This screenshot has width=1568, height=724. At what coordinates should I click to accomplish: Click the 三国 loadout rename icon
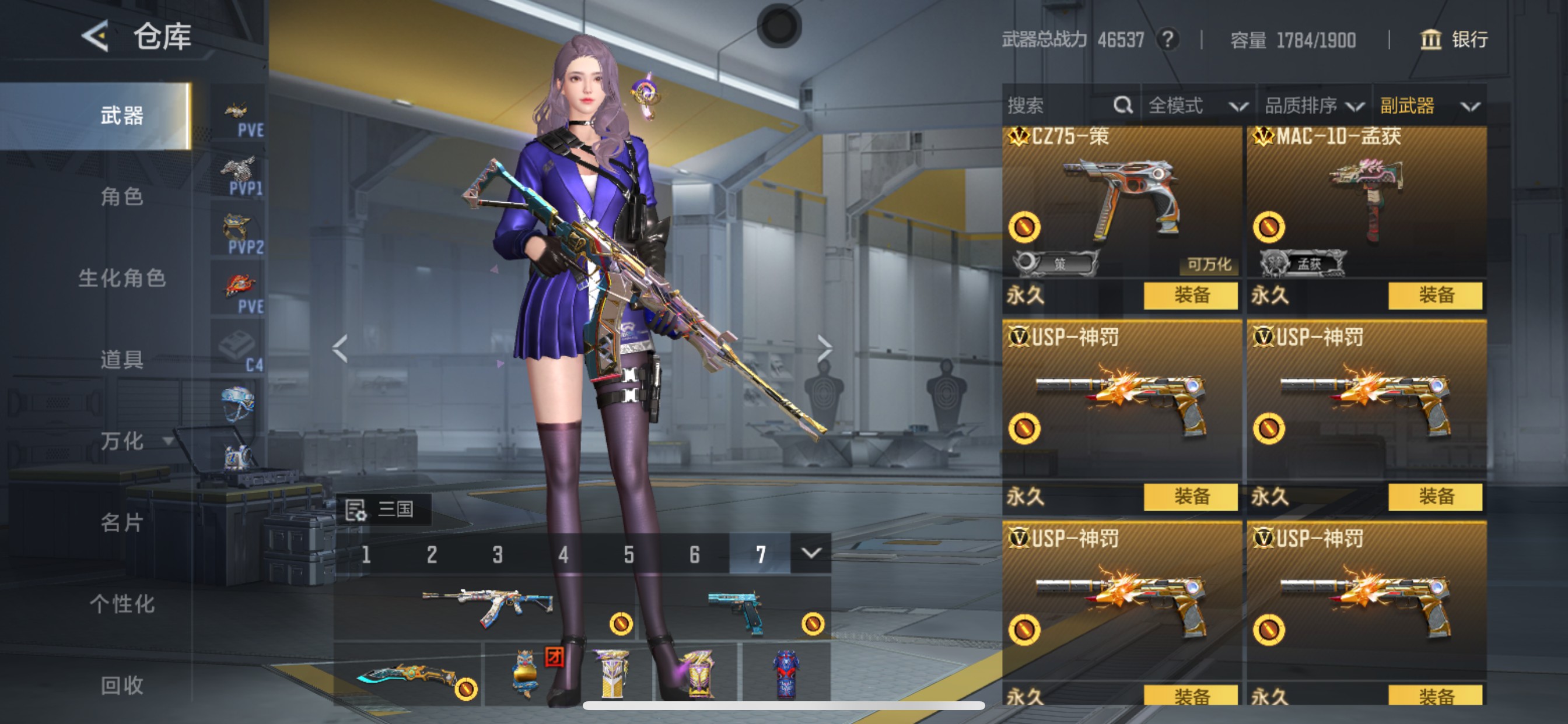pos(355,509)
